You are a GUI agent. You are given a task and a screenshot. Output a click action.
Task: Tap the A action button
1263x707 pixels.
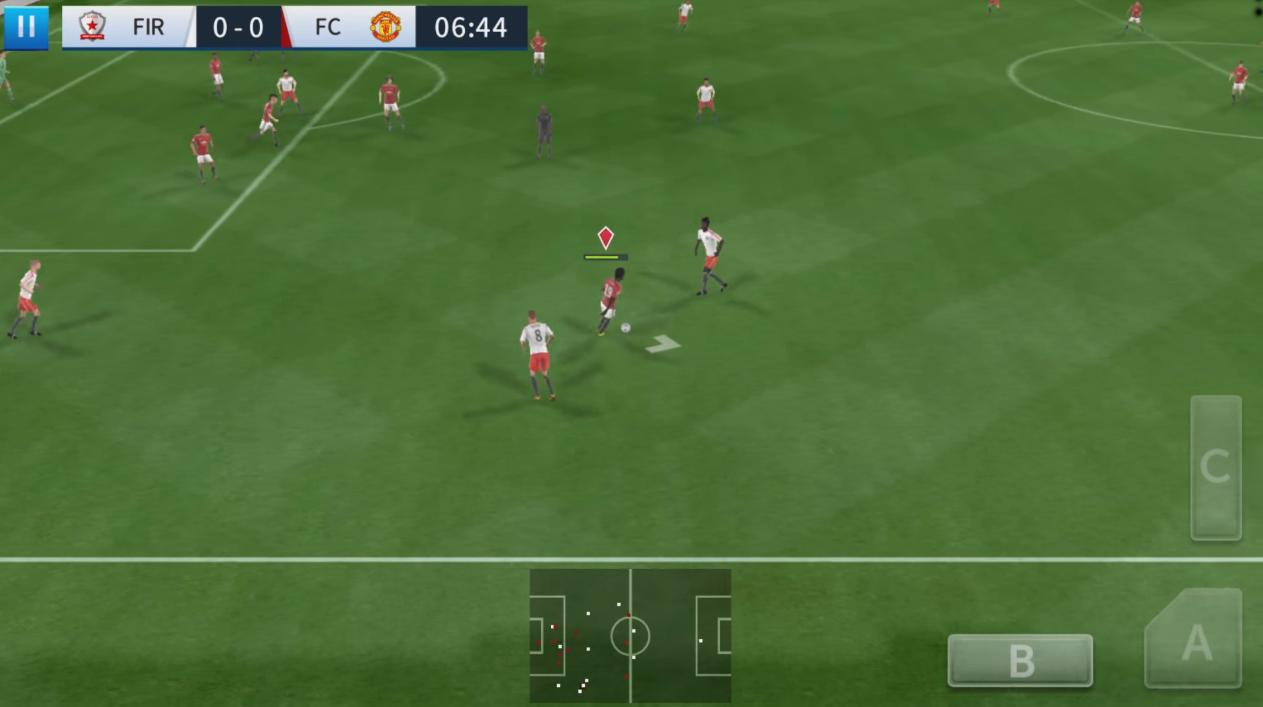(x=1195, y=641)
